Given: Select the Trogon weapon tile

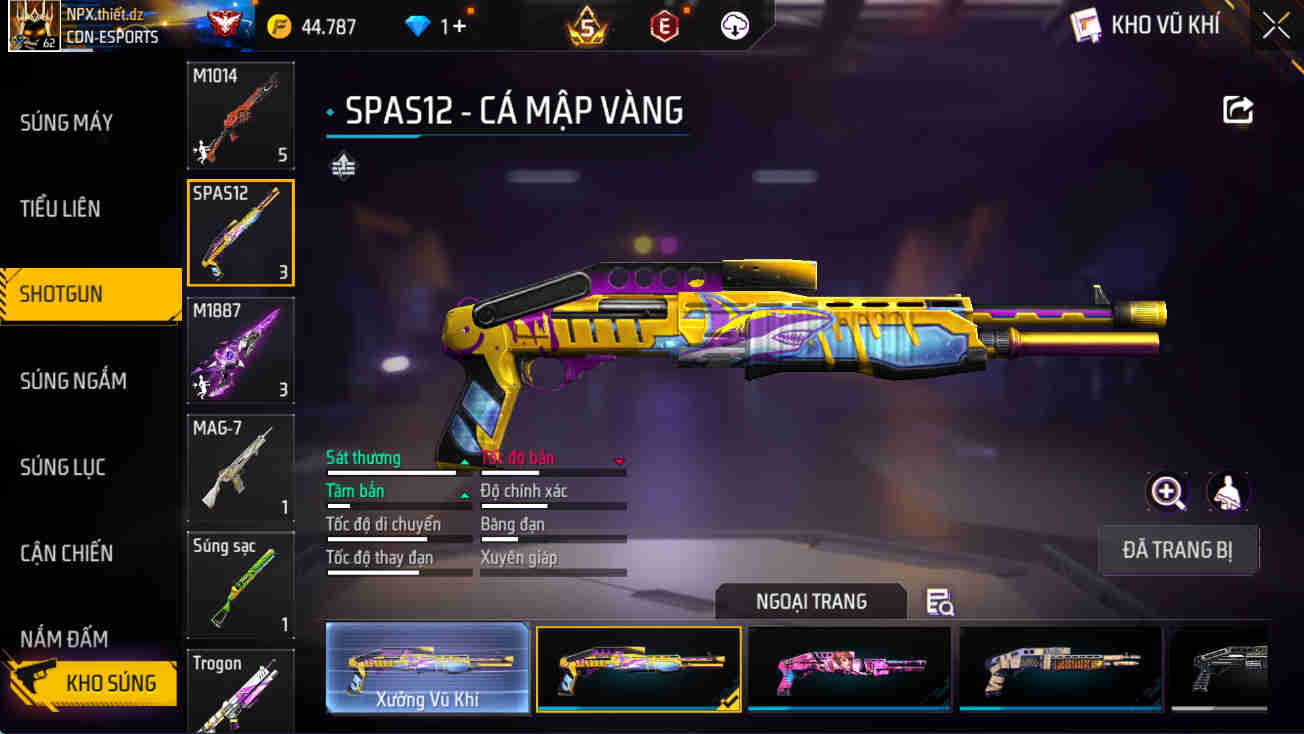Looking at the screenshot, I should 240,692.
